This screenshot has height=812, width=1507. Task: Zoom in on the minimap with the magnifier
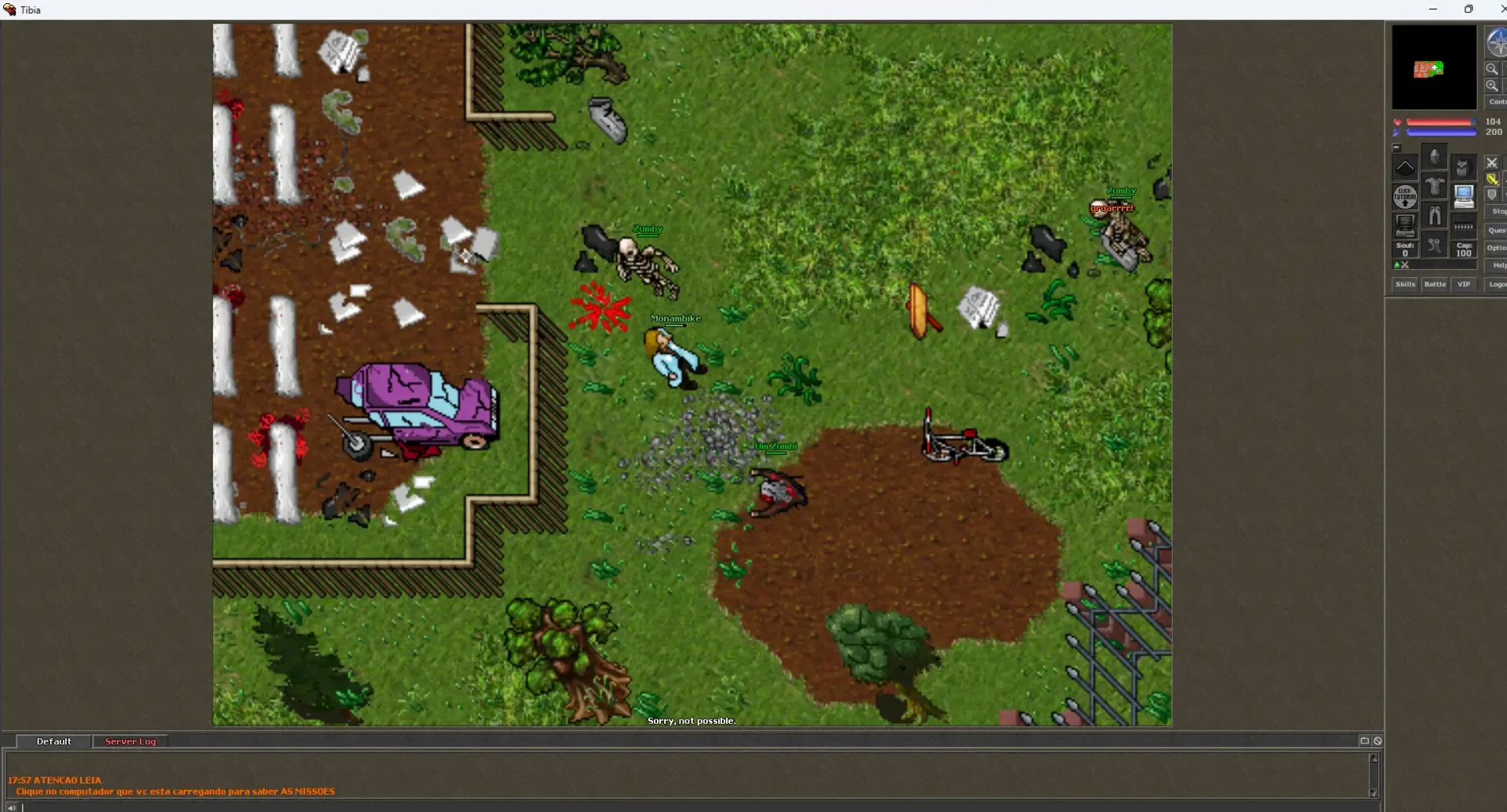click(1492, 86)
